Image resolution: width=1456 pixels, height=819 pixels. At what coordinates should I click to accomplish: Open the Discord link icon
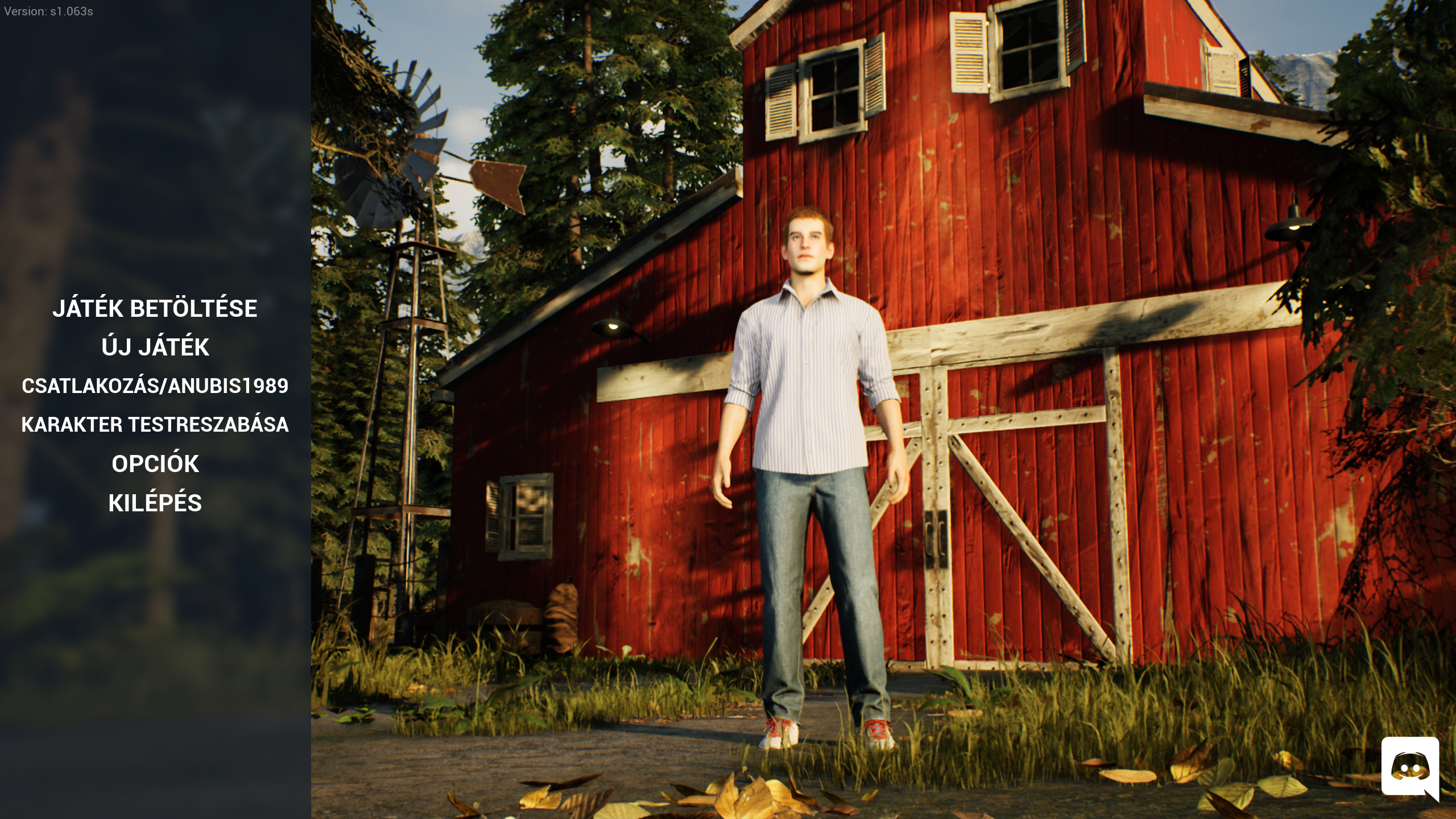1409,767
